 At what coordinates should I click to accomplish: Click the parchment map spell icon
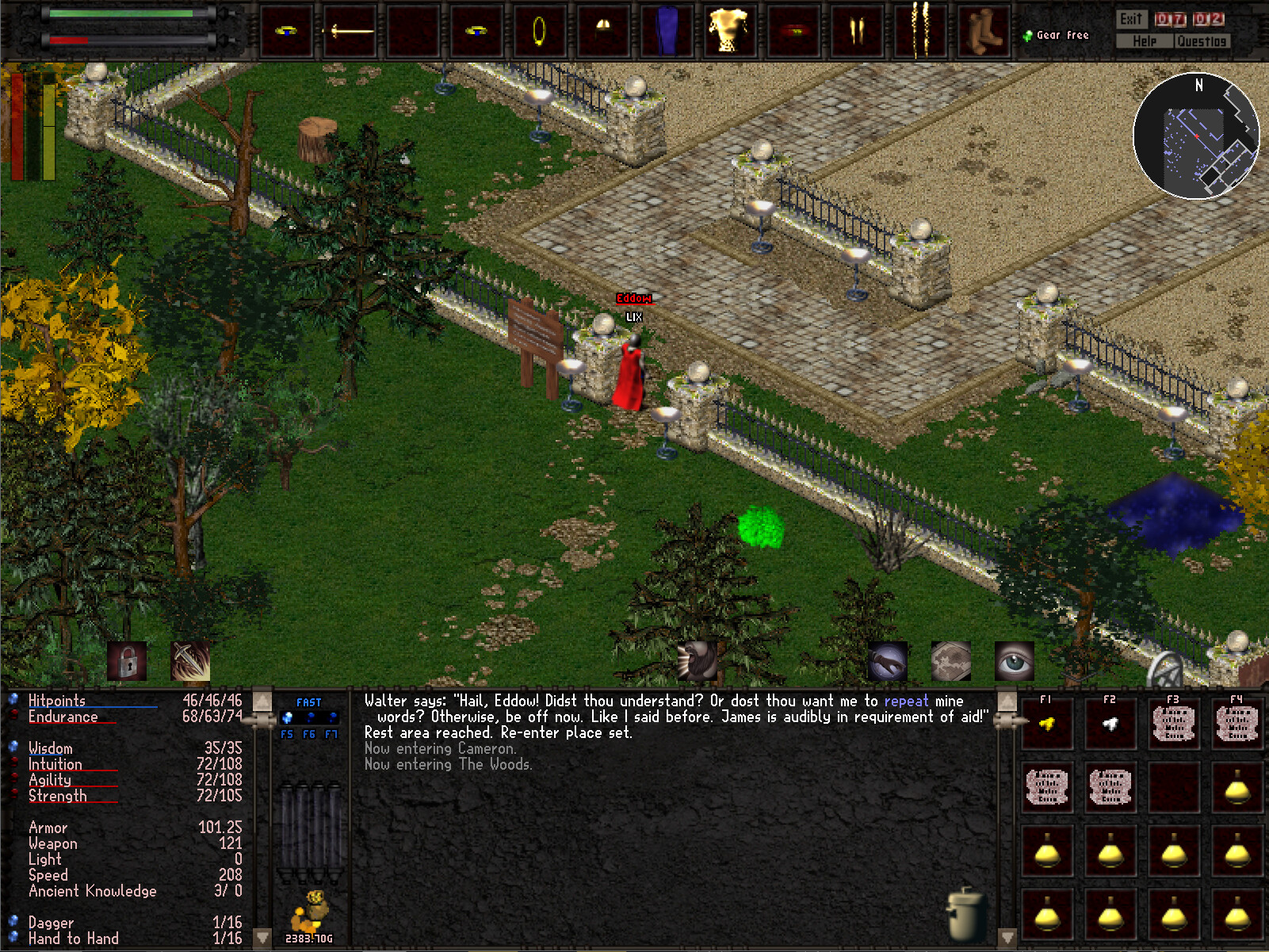tap(950, 660)
